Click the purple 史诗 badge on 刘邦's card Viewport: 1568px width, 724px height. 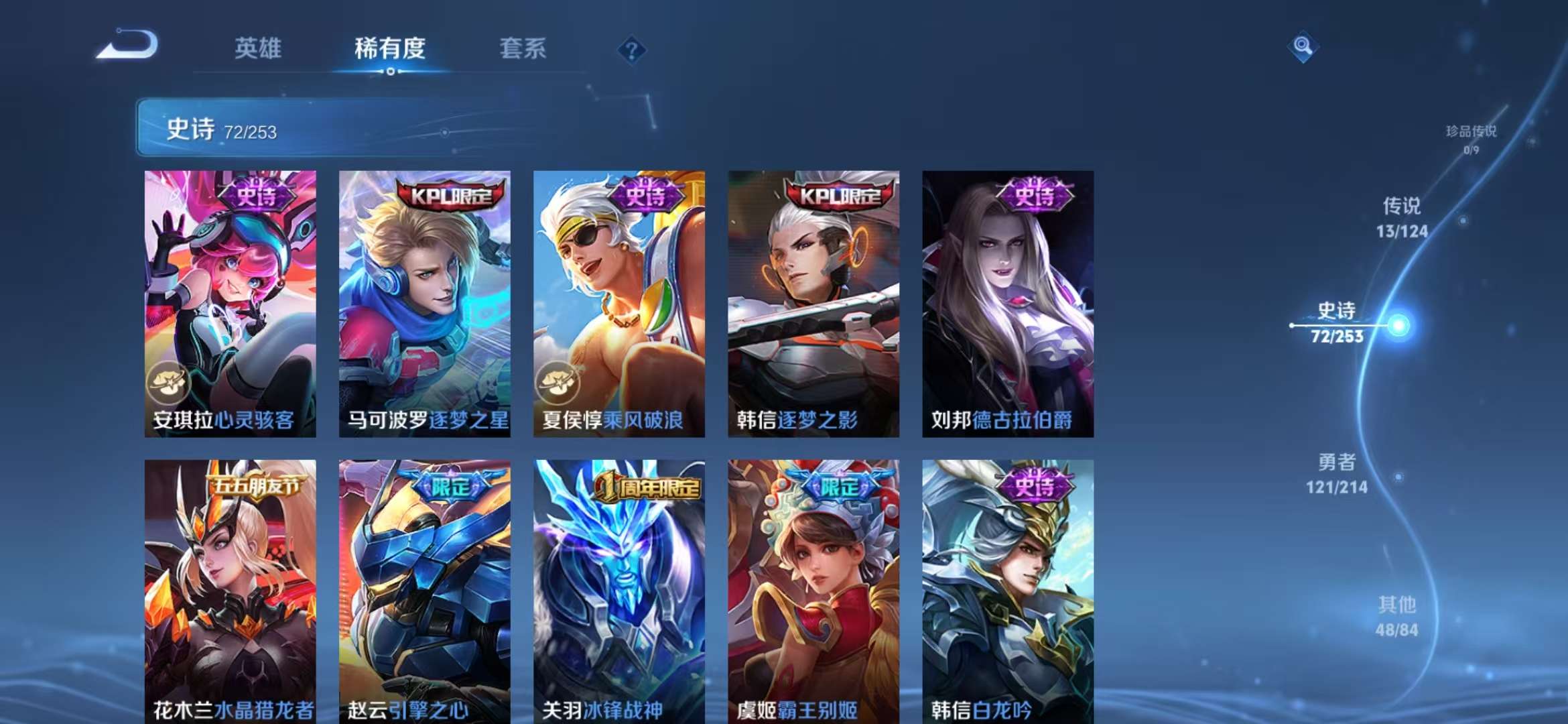pyautogui.click(x=1034, y=194)
